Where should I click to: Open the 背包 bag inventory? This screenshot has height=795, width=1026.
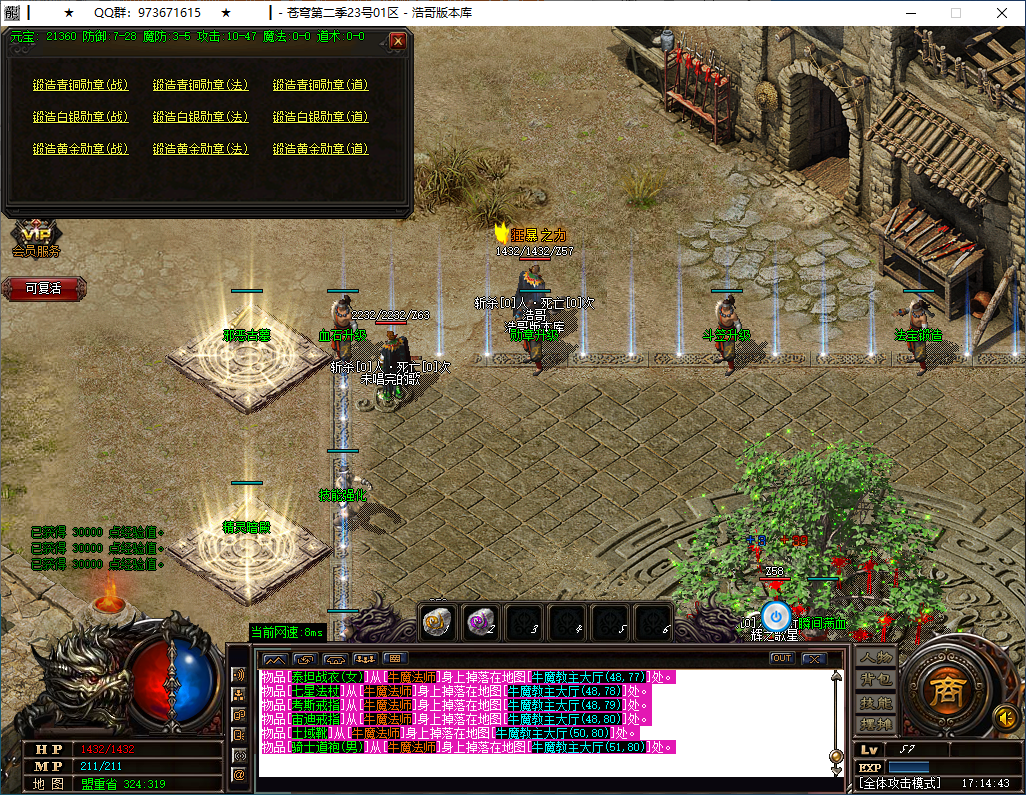[876, 680]
